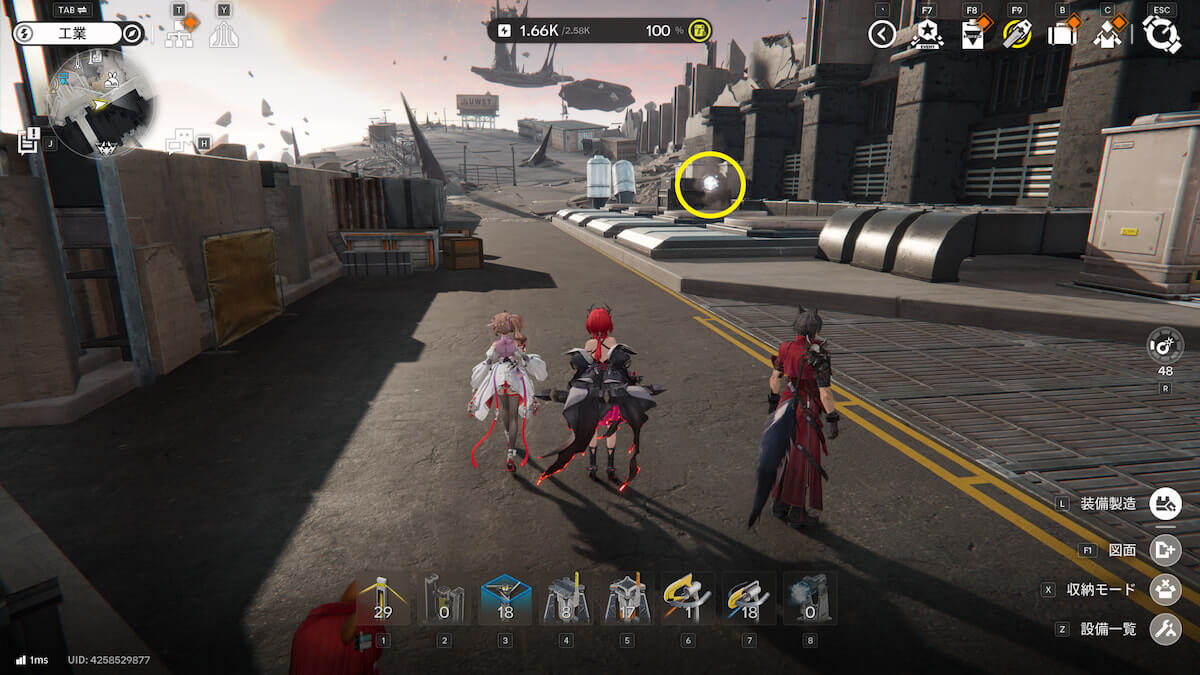Open the 設備一覧 facility list
This screenshot has height=675, width=1200.
pos(1165,629)
